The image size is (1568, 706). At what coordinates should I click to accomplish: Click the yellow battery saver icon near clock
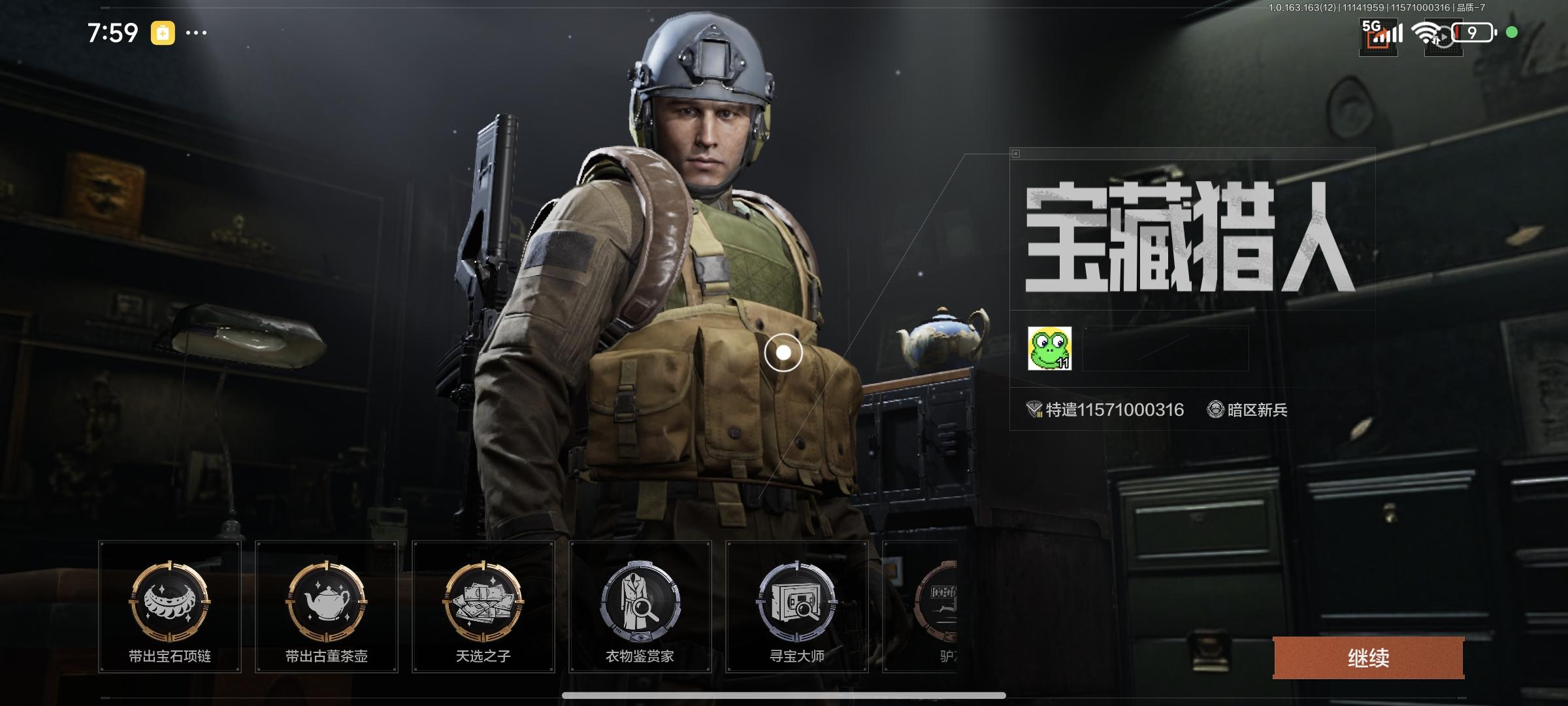(x=162, y=31)
